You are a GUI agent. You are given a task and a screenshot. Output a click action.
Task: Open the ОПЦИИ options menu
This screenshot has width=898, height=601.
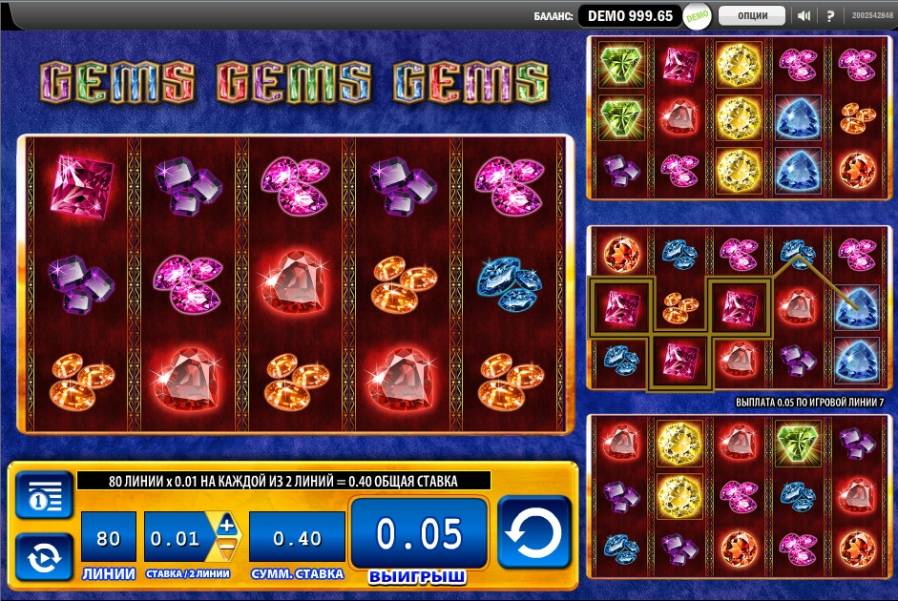(x=752, y=16)
